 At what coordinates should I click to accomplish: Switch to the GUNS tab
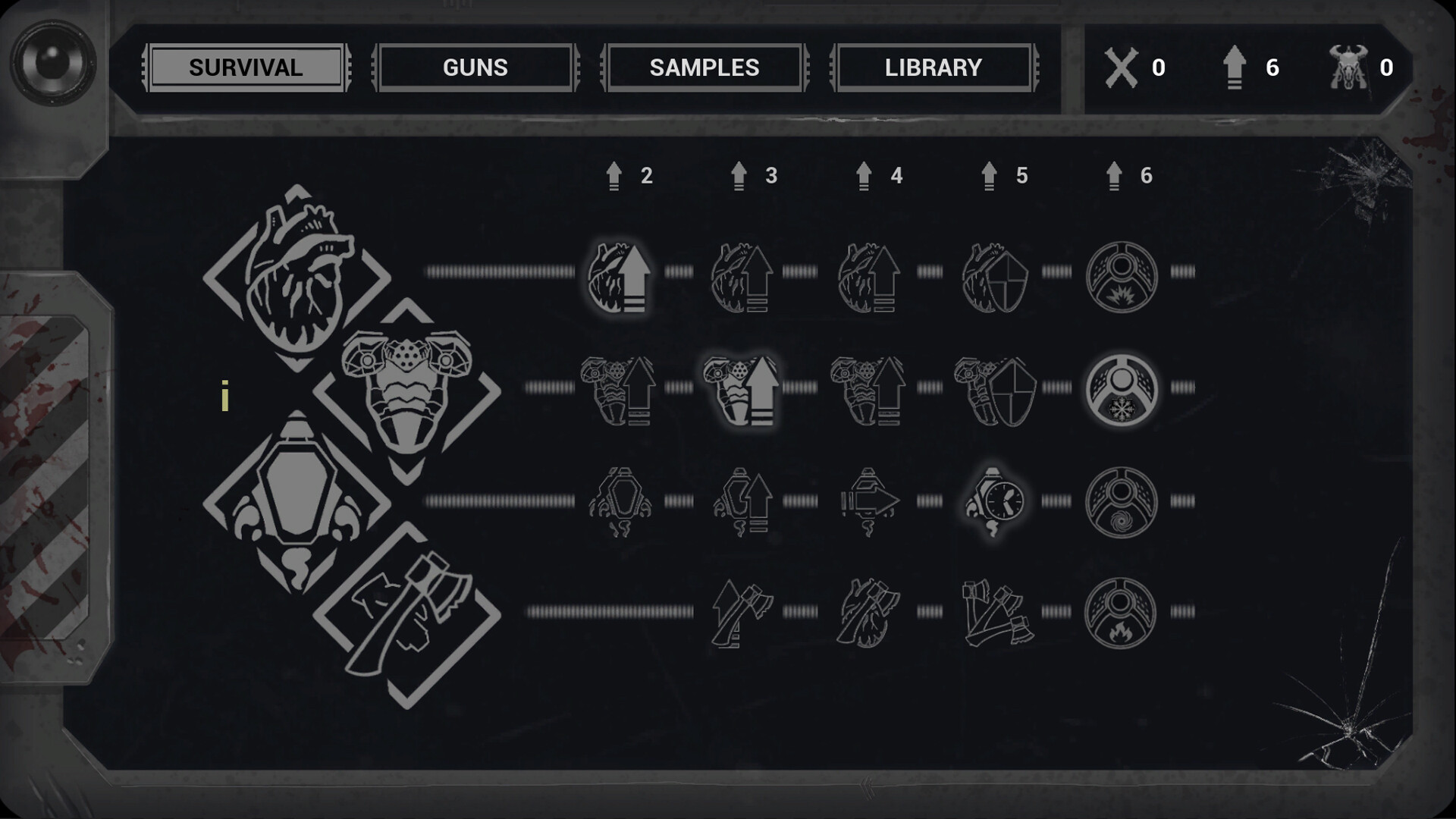(475, 67)
